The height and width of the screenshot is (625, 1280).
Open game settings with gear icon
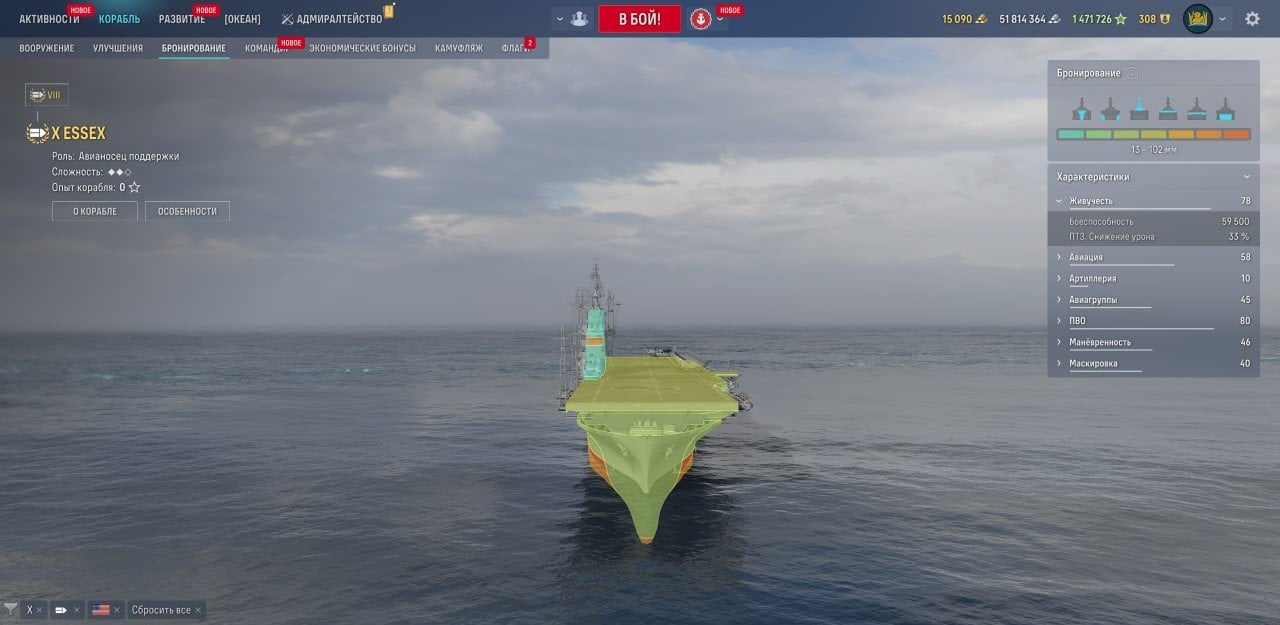click(1252, 19)
